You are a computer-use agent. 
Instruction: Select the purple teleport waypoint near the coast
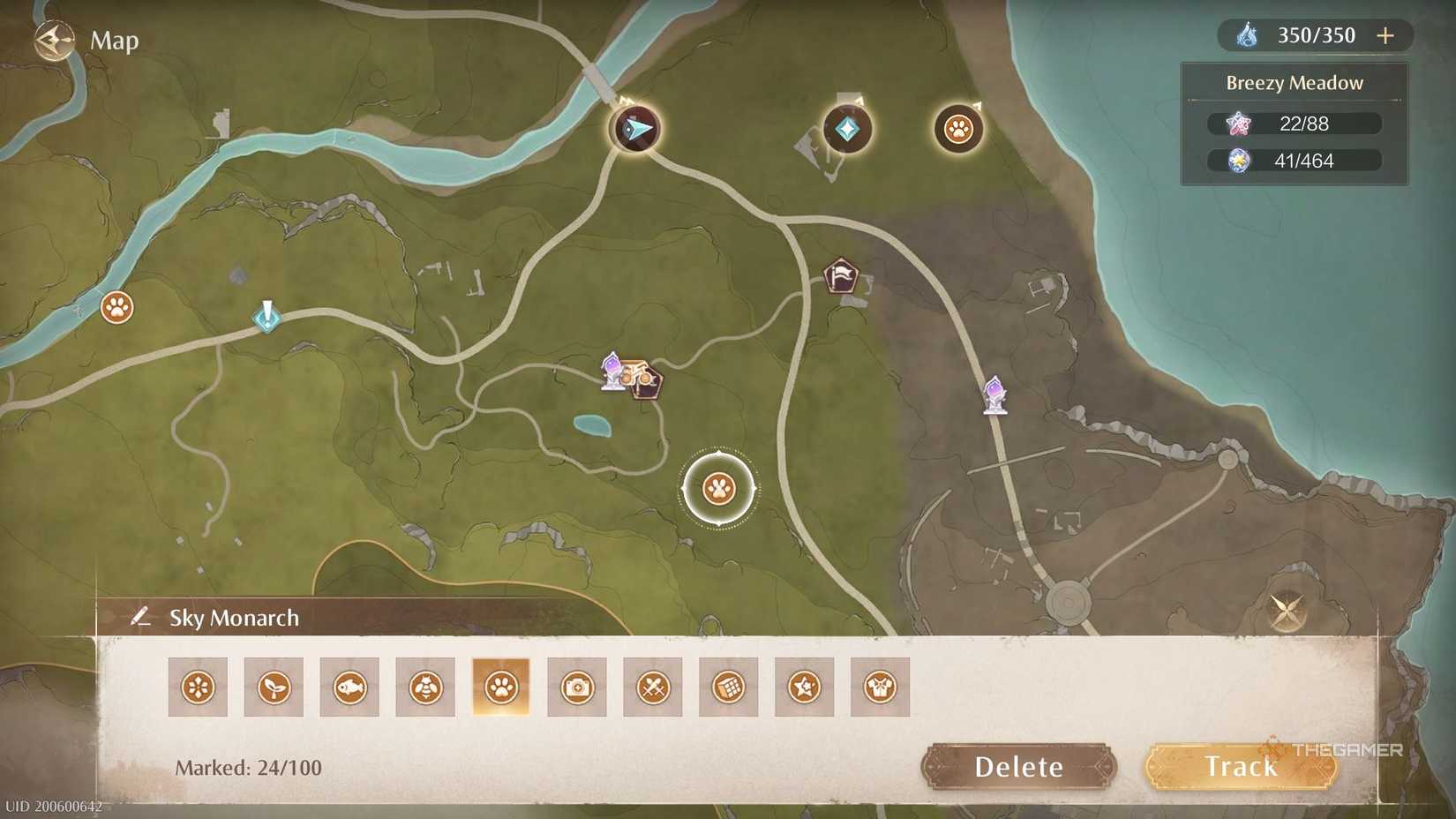coord(996,394)
